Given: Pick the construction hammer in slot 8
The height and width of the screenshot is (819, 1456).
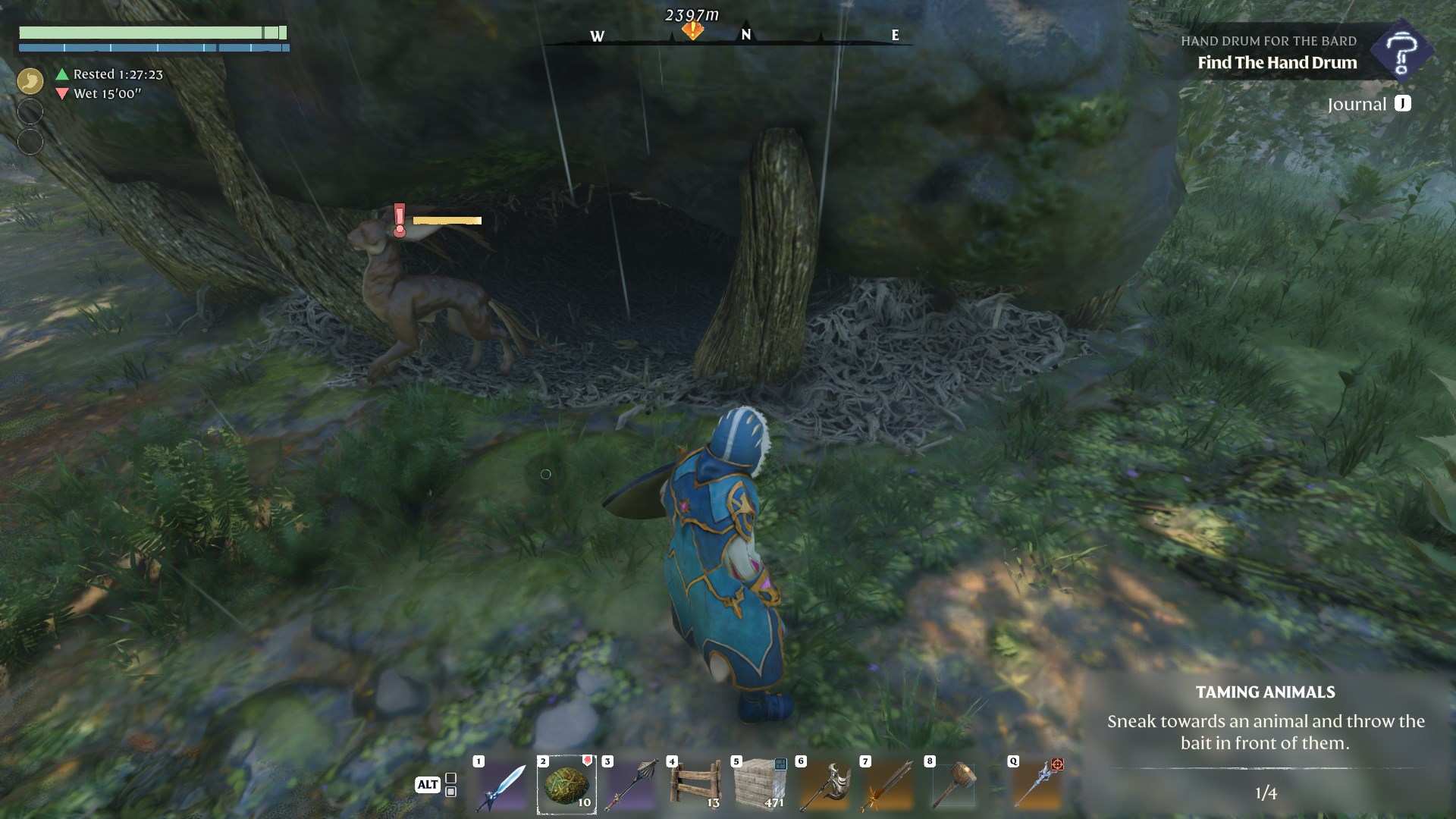Looking at the screenshot, I should pos(953,786).
